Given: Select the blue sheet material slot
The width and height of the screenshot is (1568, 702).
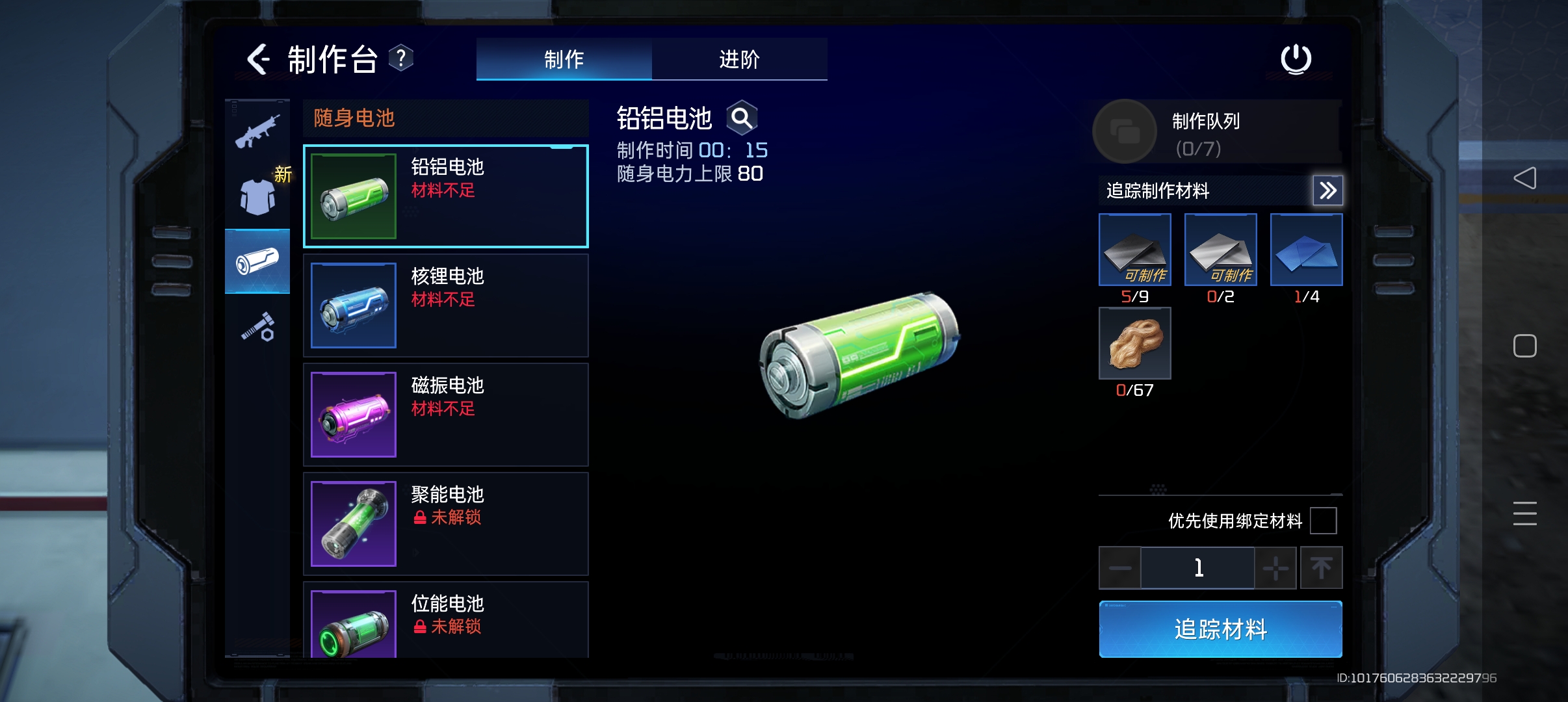Looking at the screenshot, I should (1306, 250).
